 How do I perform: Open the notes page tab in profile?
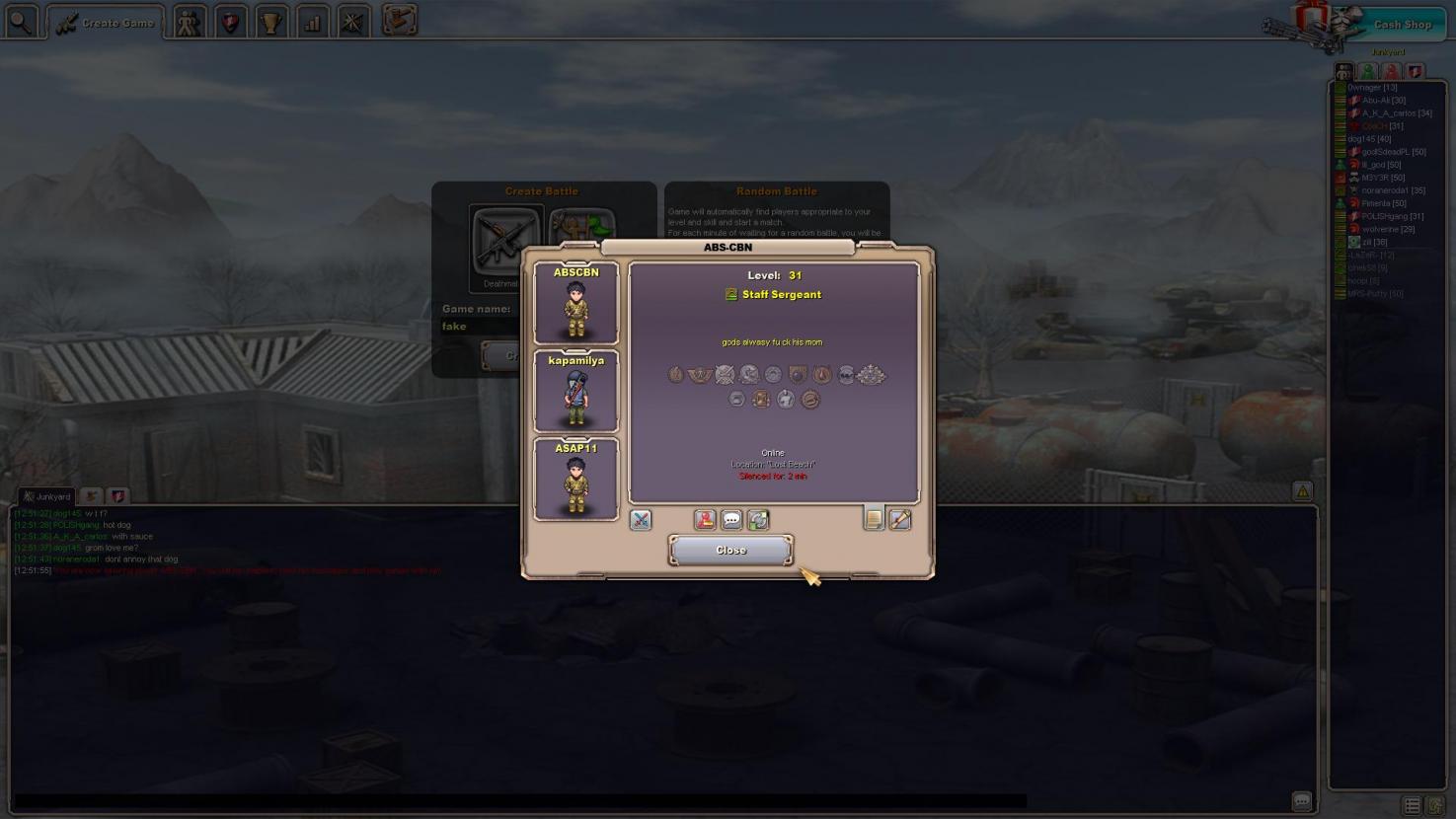tap(874, 519)
